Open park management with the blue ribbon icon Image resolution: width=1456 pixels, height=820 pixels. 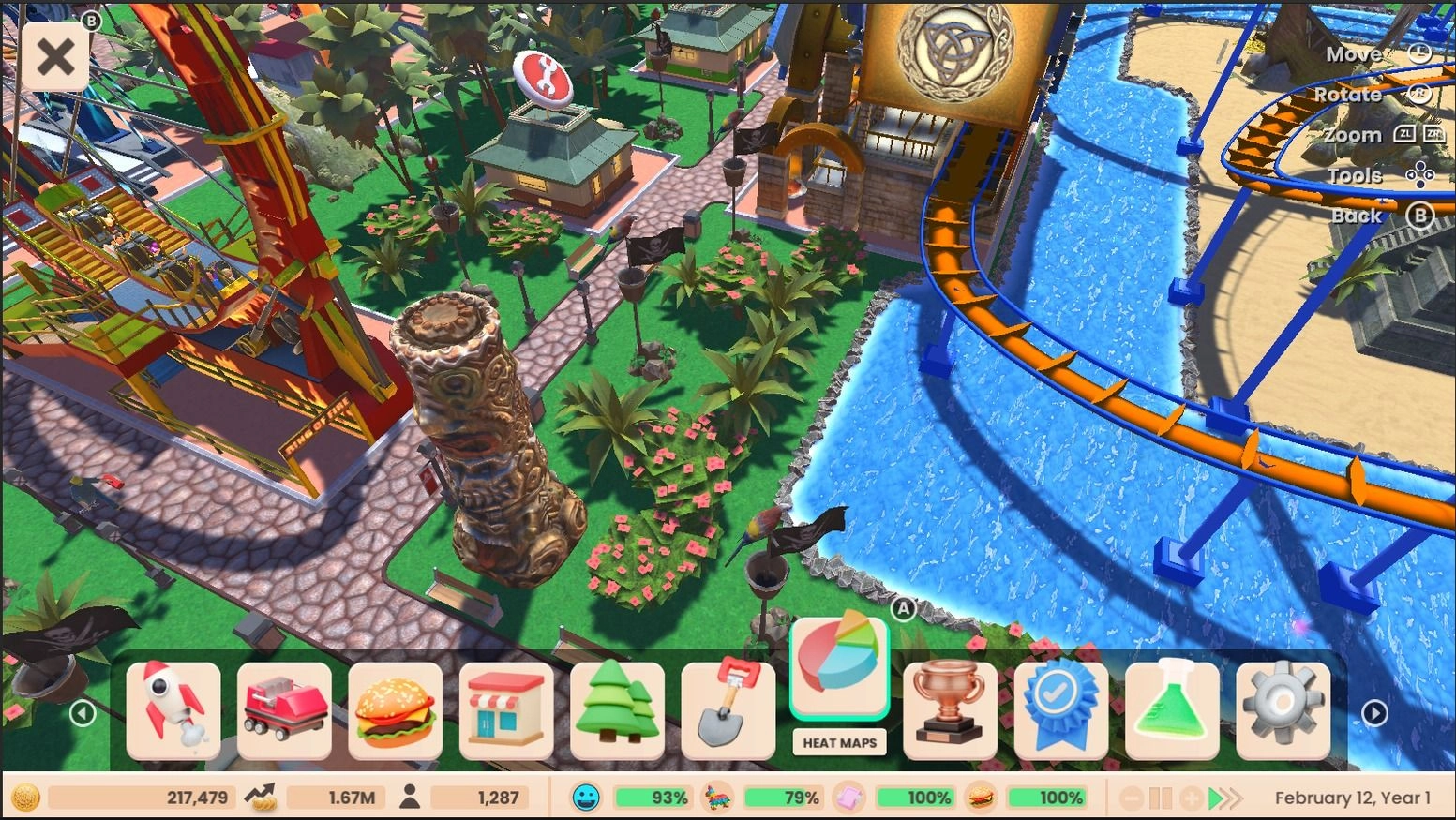[1060, 708]
